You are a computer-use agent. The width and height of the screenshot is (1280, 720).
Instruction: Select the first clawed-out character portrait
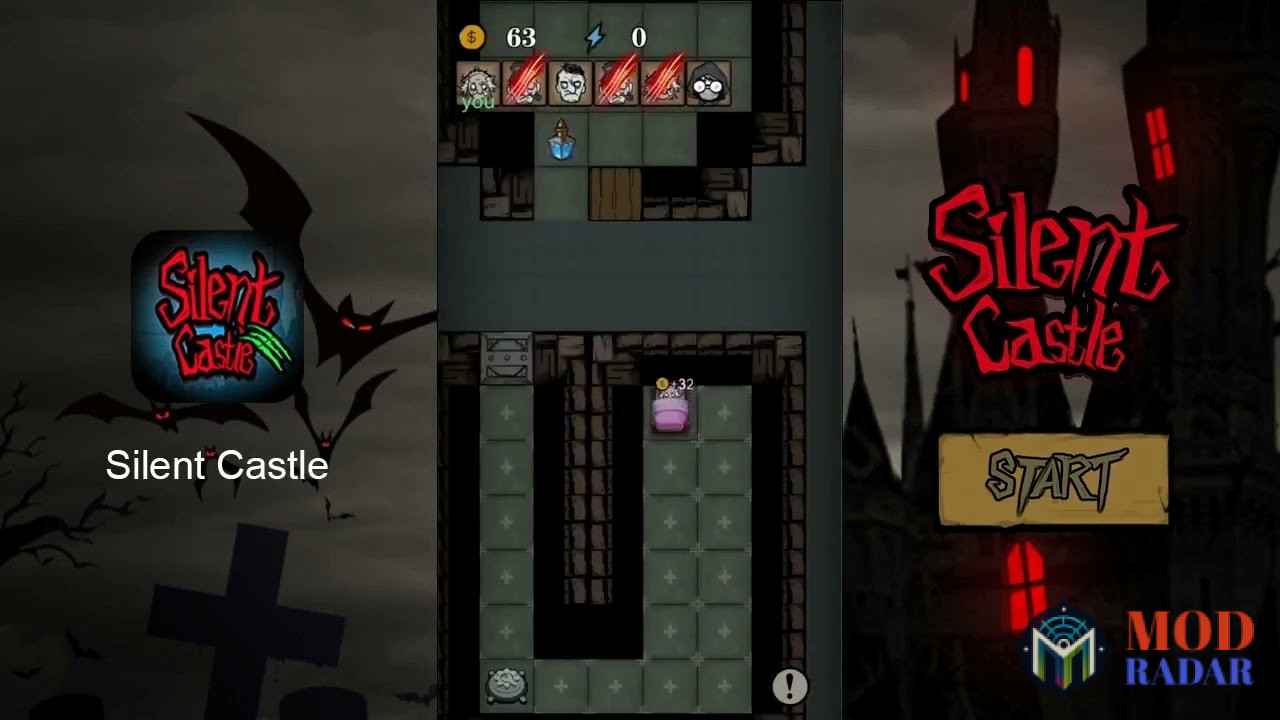(524, 83)
